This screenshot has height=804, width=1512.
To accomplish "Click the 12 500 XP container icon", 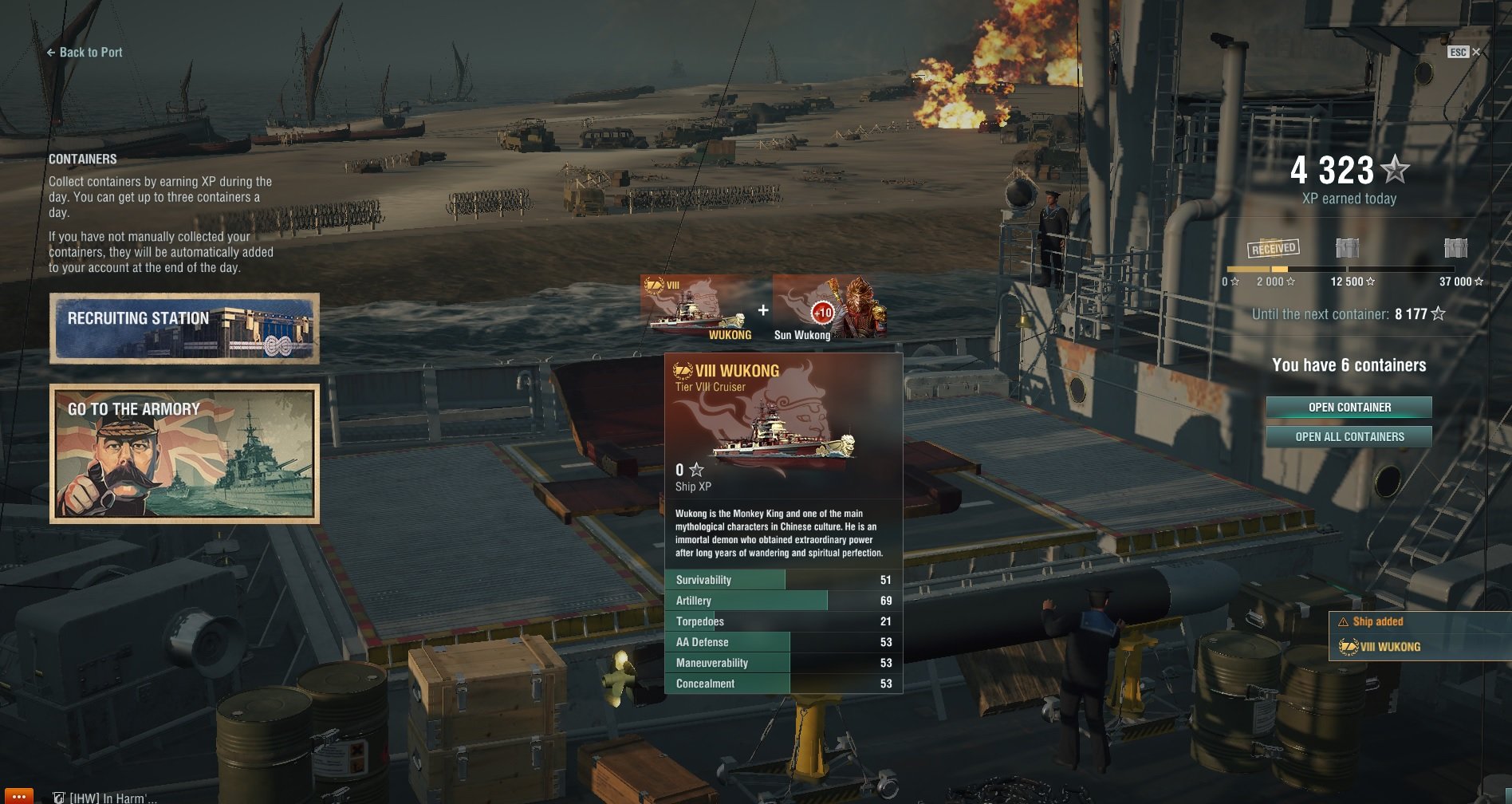I will pos(1347,248).
